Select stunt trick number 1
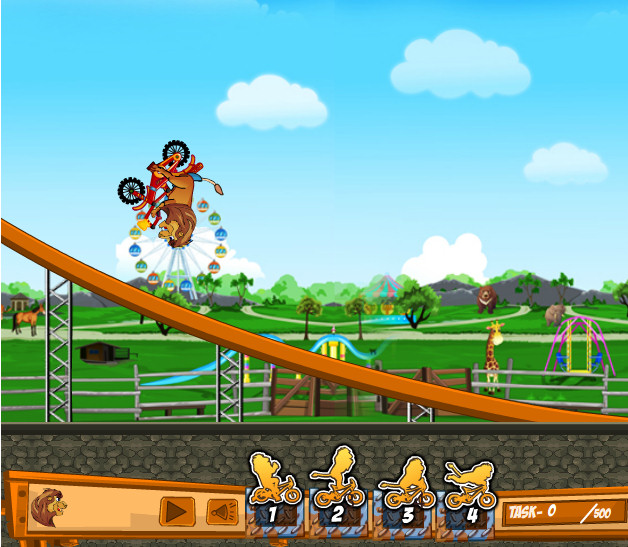 click(274, 493)
